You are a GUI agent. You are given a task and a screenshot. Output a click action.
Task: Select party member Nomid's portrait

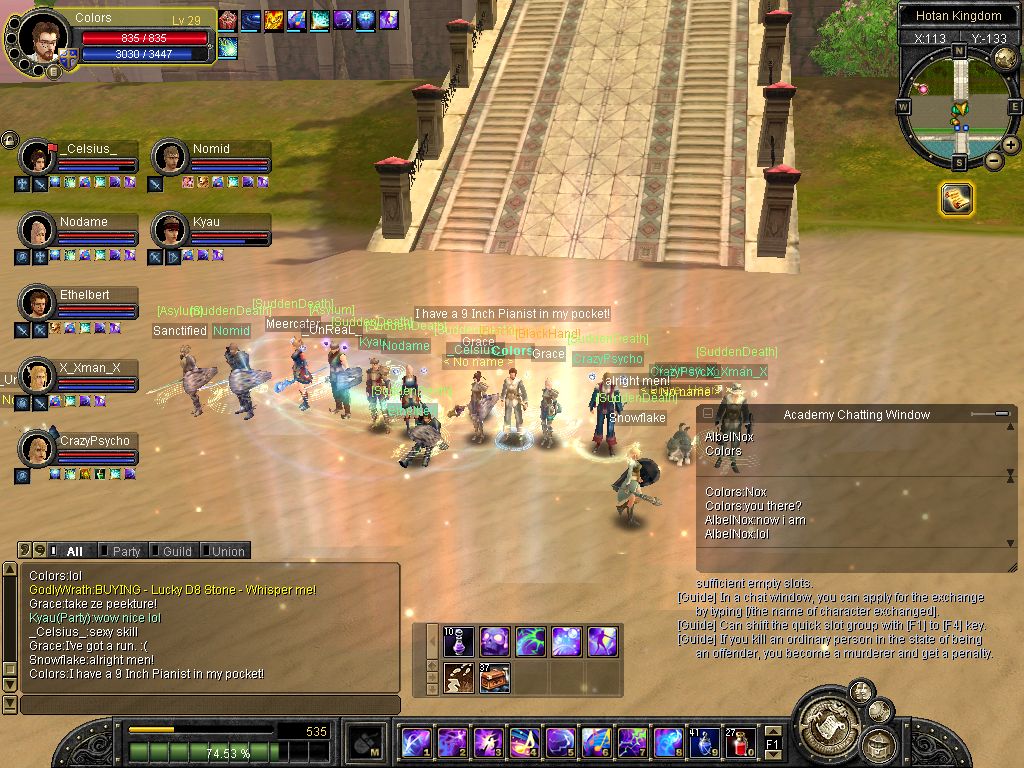(x=169, y=158)
